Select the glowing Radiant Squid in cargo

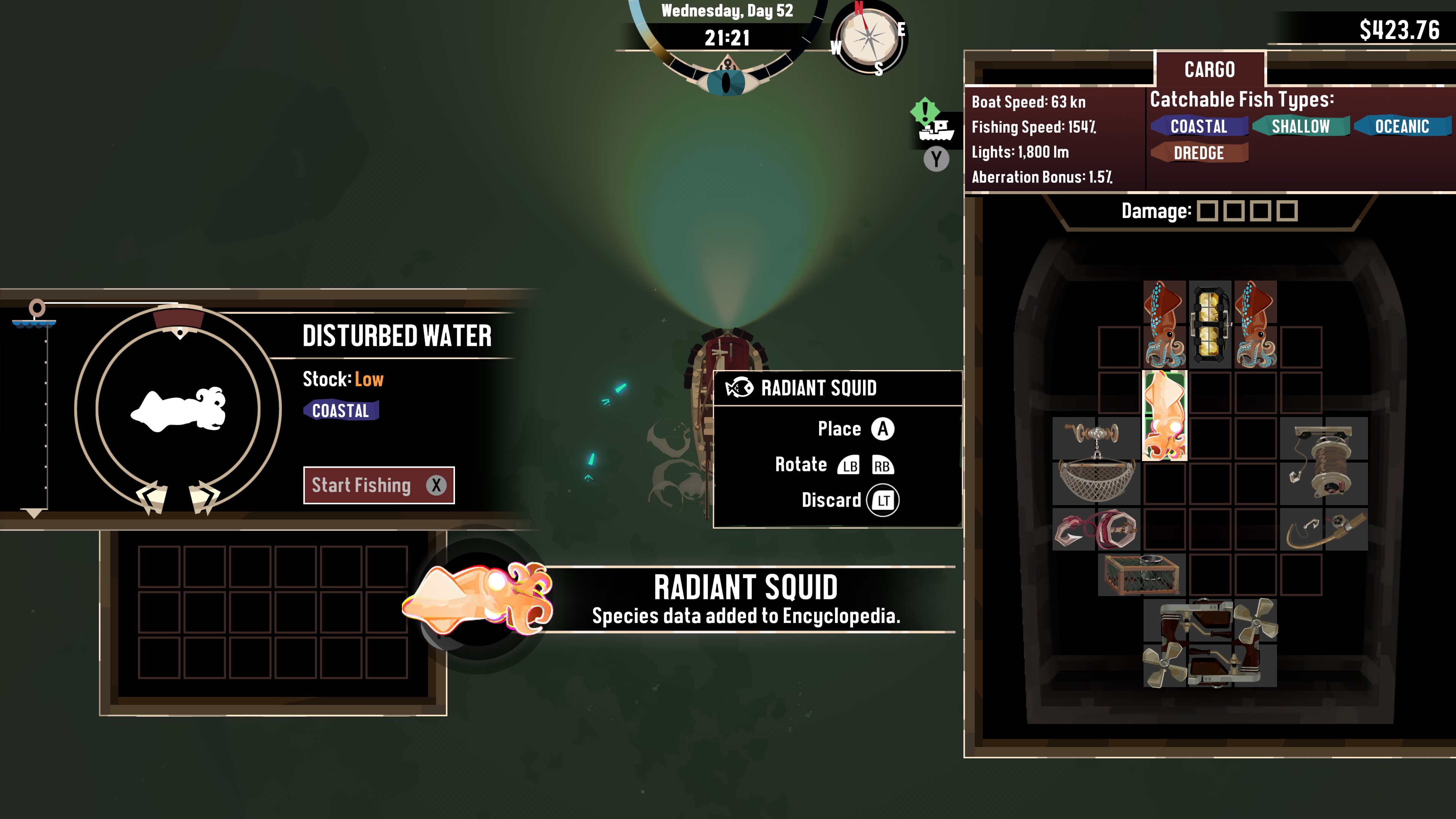(x=1164, y=416)
